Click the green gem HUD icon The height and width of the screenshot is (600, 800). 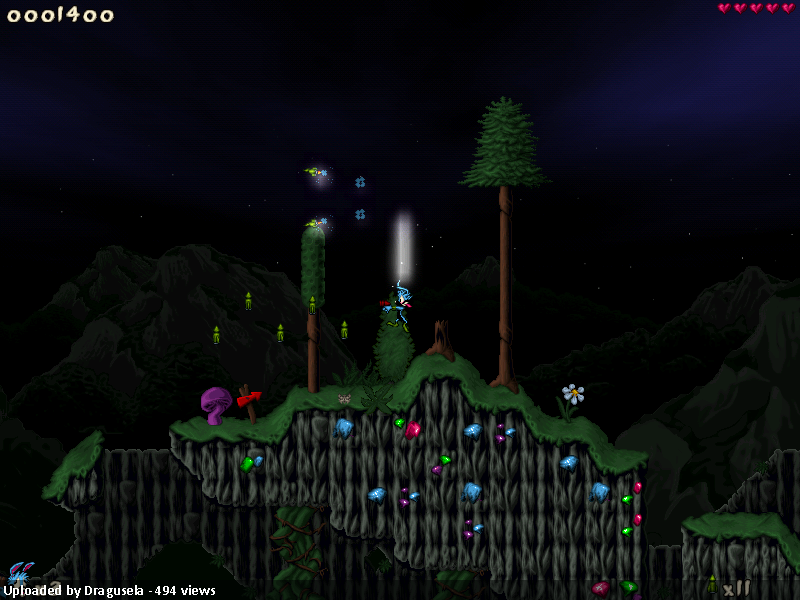tap(628, 586)
